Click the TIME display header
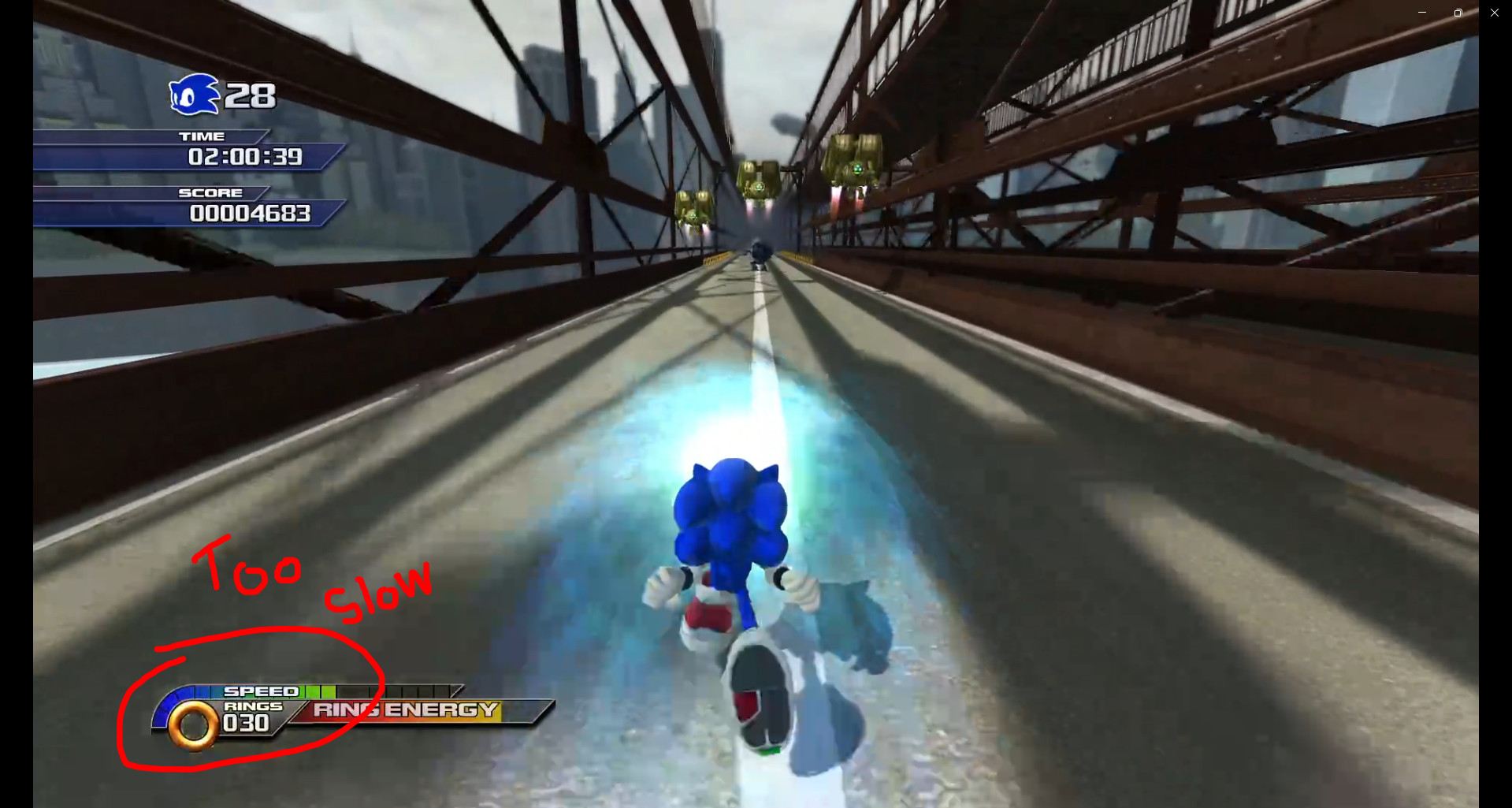This screenshot has width=1512, height=808. (x=203, y=136)
